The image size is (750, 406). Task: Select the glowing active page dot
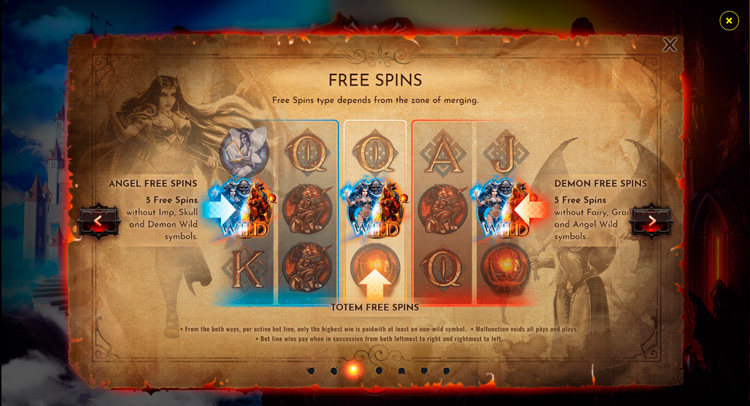pyautogui.click(x=353, y=370)
